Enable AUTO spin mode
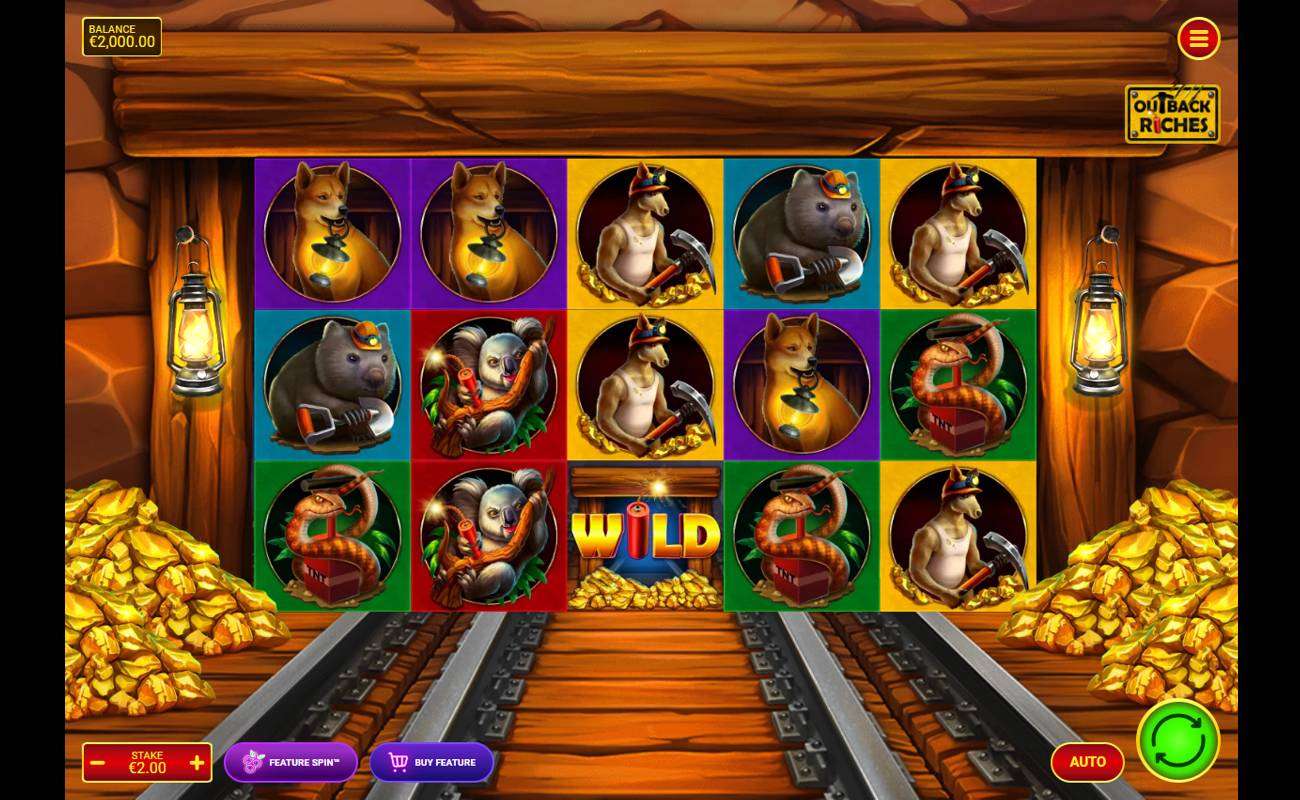1300x800 pixels. click(1087, 761)
